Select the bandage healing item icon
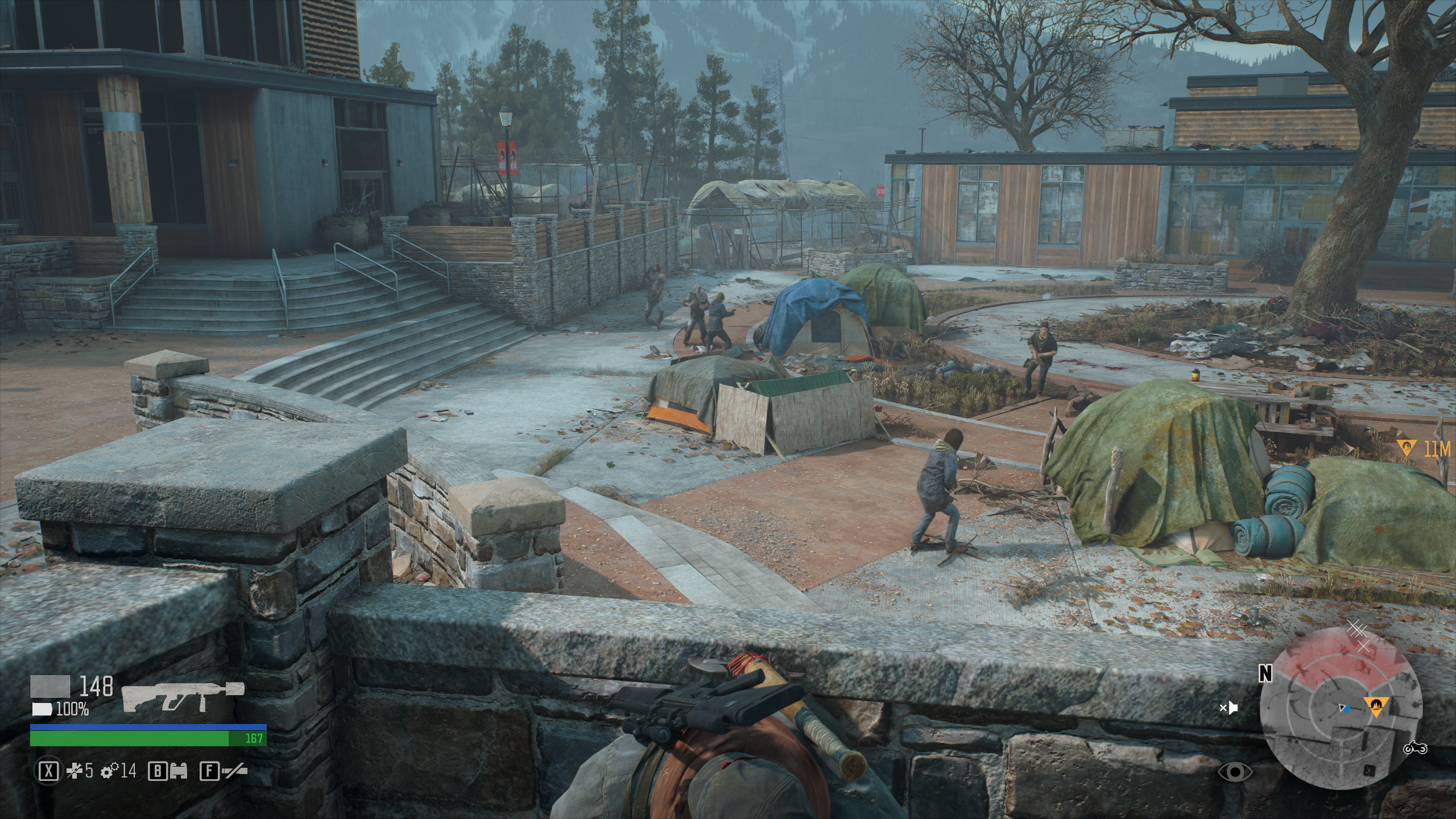The height and width of the screenshot is (819, 1456). (75, 771)
